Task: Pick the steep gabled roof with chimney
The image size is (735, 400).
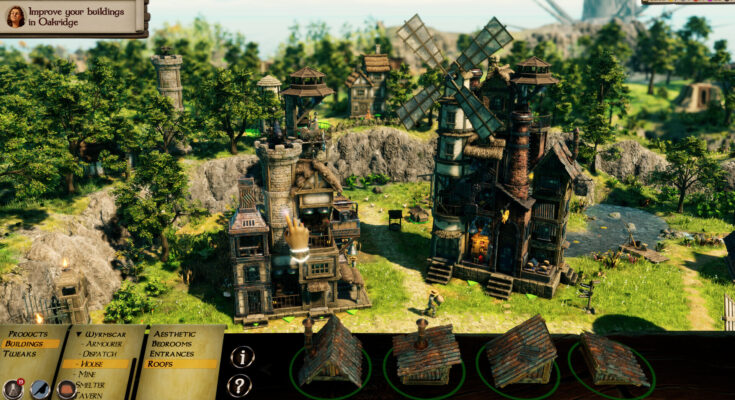Action: point(330,356)
